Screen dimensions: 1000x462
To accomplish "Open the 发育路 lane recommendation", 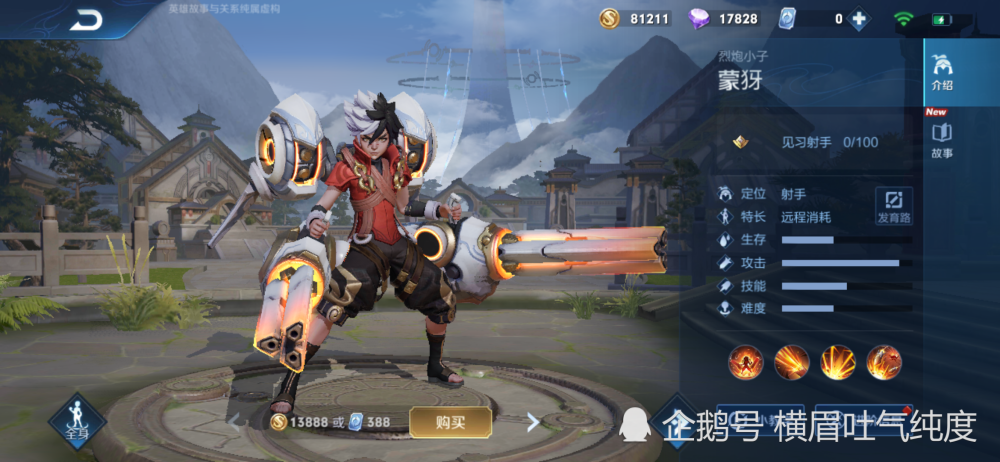I will click(x=894, y=205).
